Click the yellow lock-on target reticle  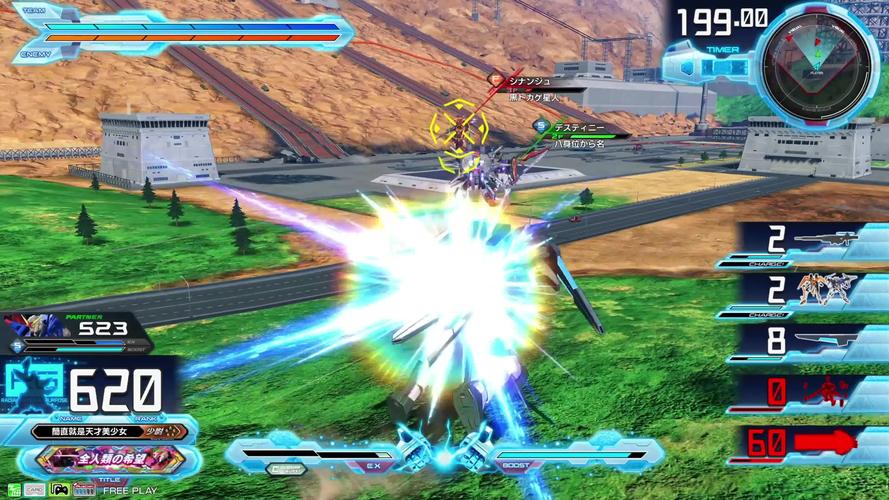click(x=459, y=130)
